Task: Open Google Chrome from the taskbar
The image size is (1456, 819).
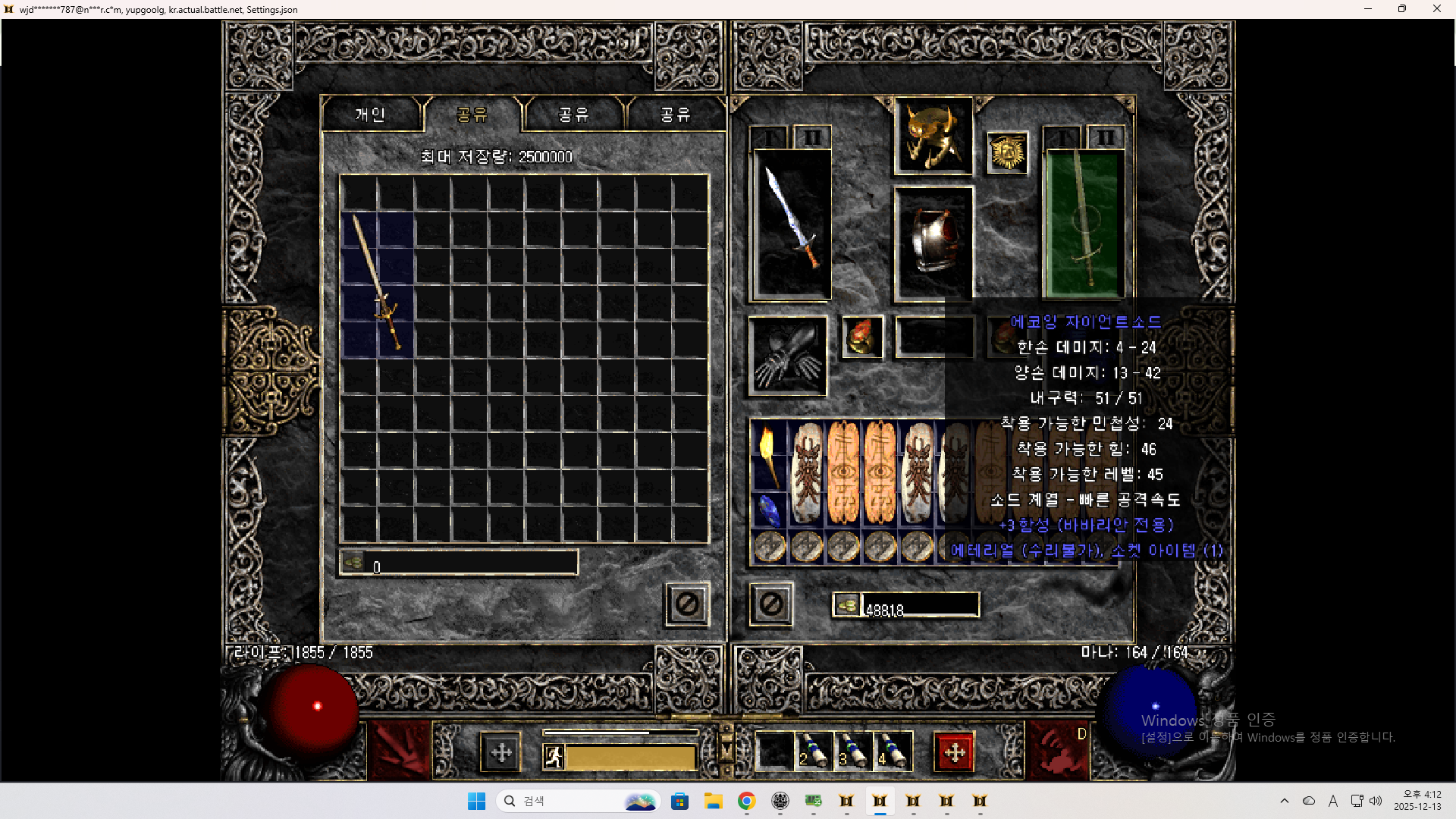Action: click(746, 801)
